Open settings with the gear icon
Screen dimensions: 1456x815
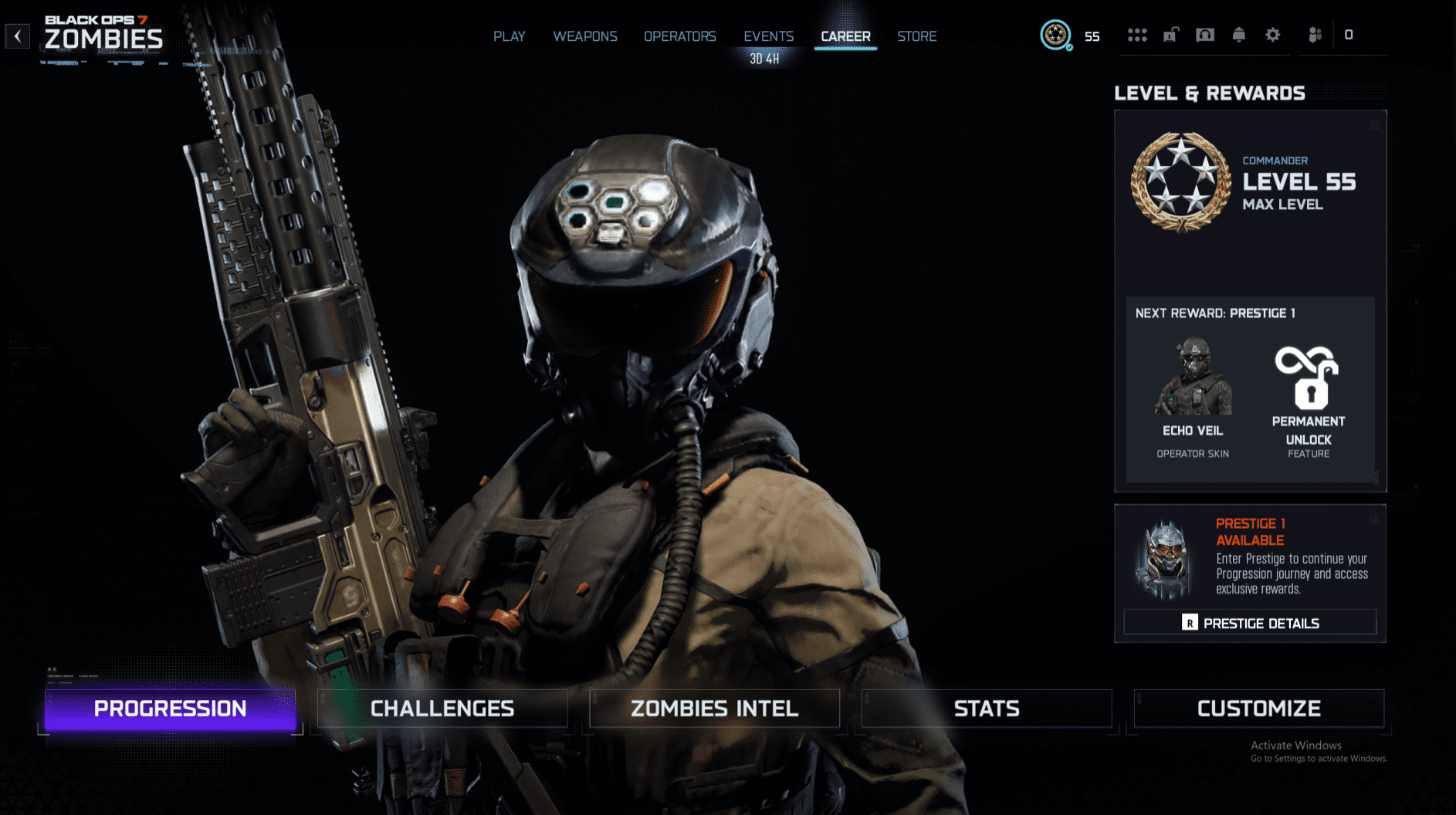pyautogui.click(x=1271, y=35)
